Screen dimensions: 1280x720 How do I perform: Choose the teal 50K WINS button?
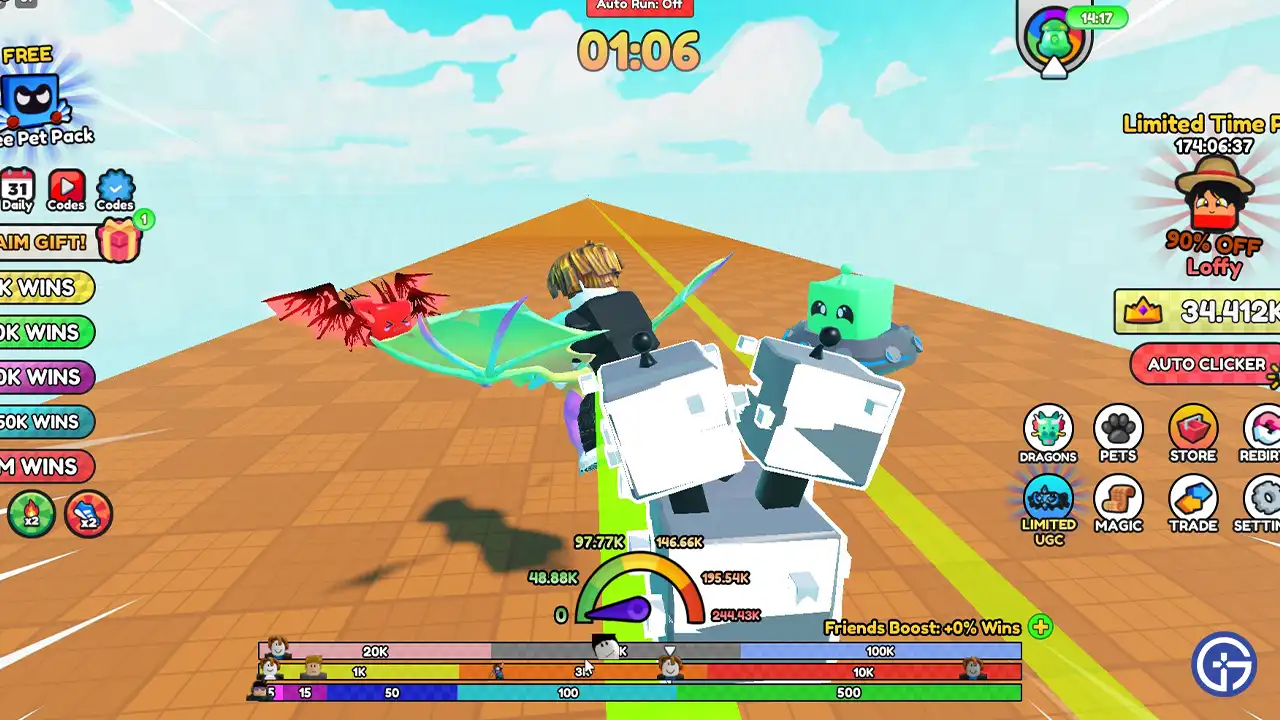click(45, 422)
